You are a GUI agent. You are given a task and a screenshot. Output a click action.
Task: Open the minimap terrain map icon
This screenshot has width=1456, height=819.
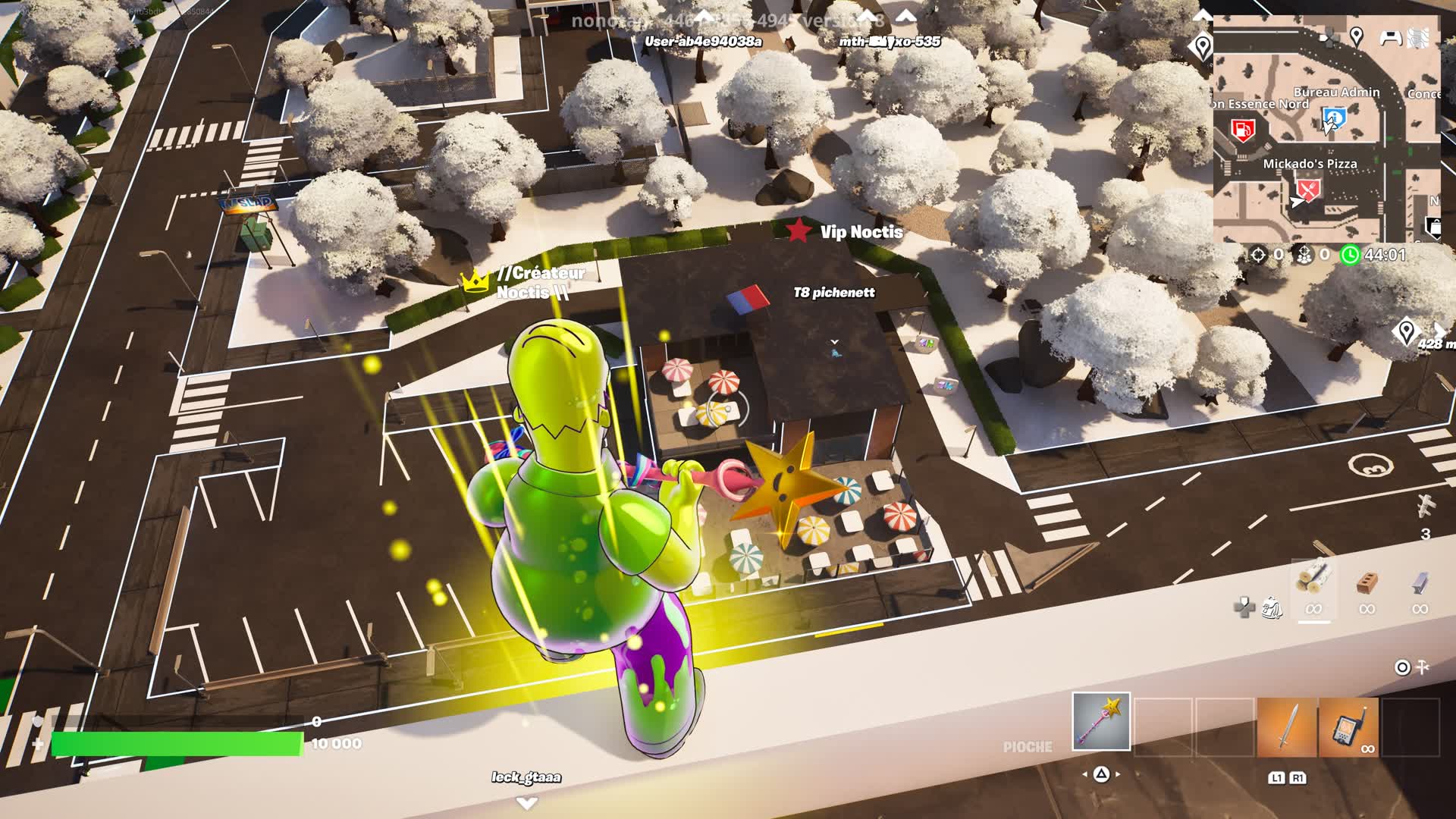(1418, 38)
